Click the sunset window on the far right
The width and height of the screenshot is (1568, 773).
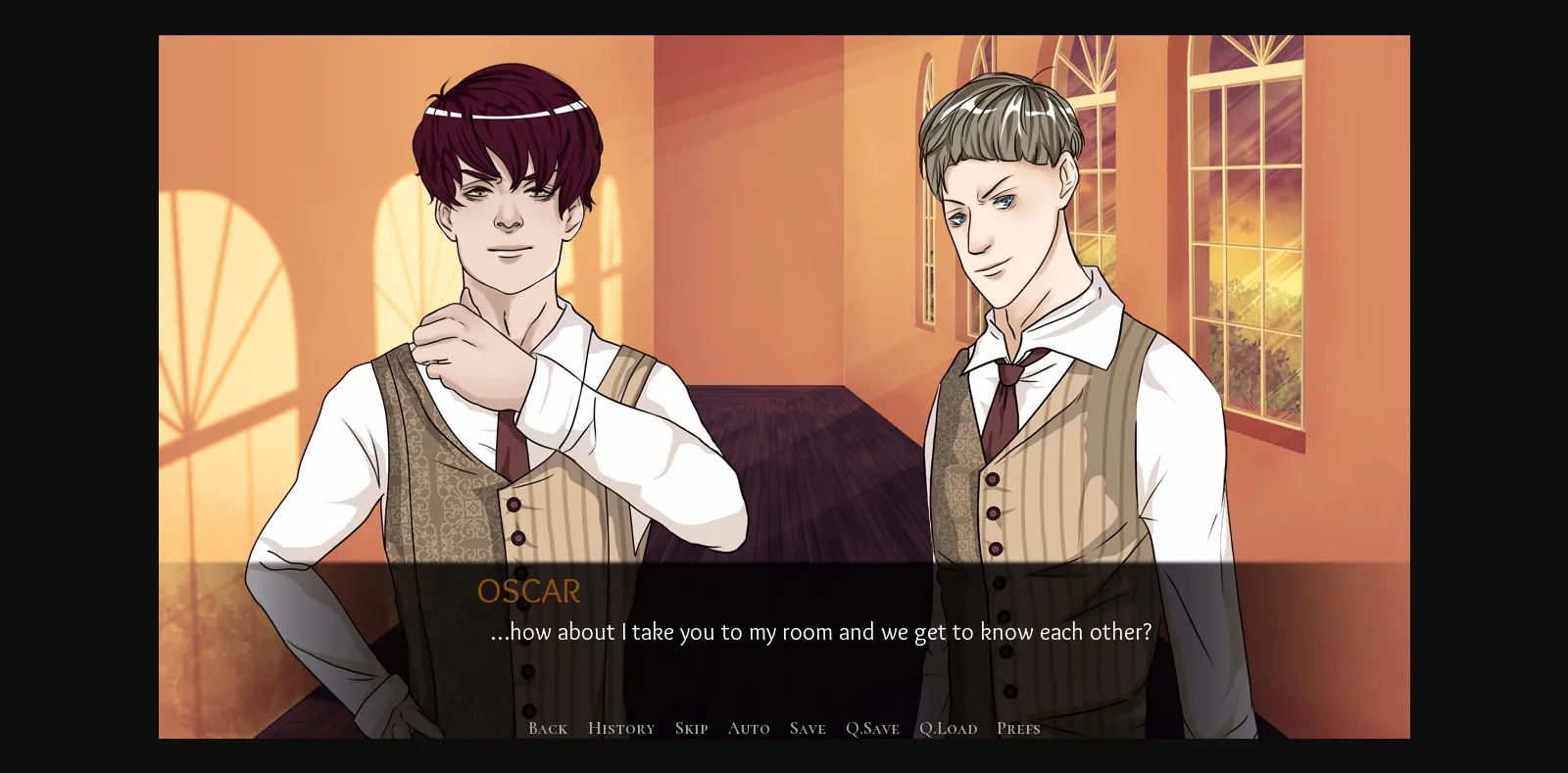click(1245, 245)
